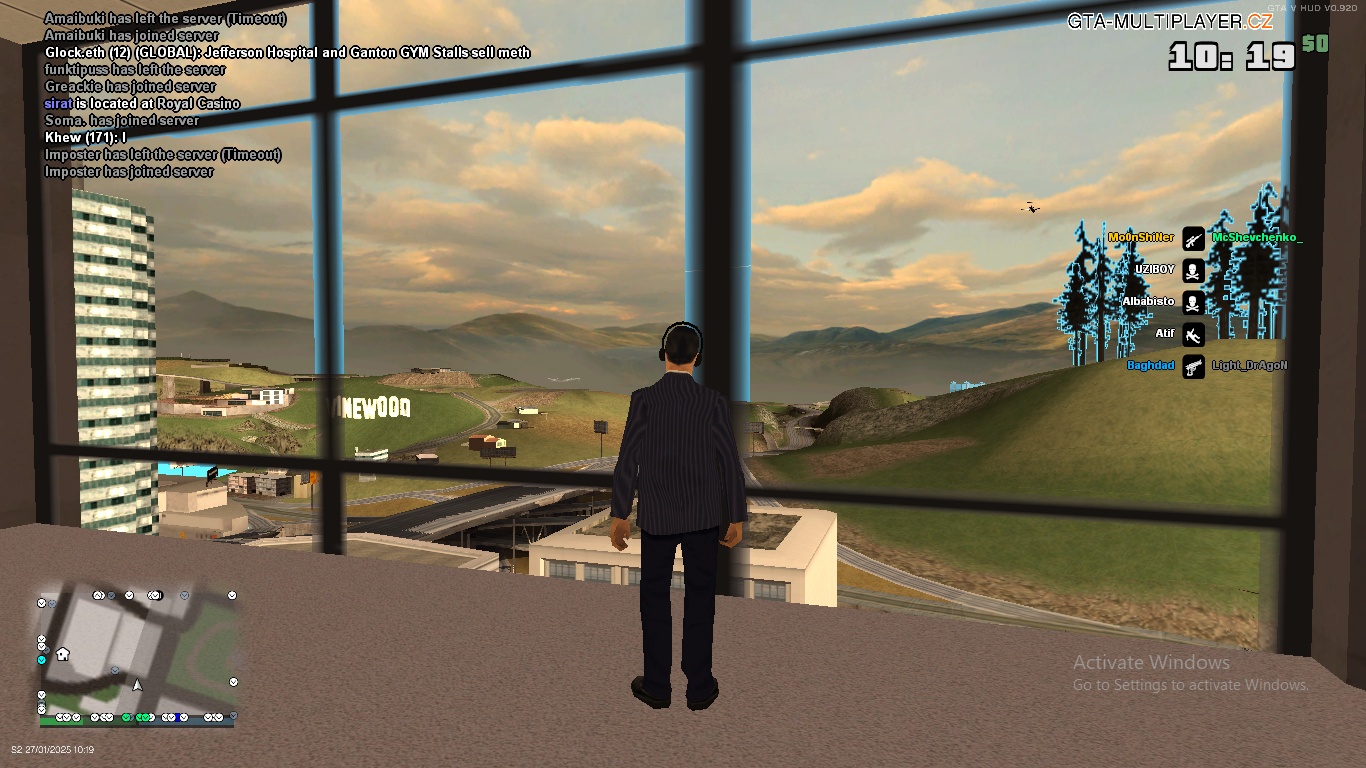Click the green $0 money display
Screen dimensions: 1366x768
(x=1313, y=42)
